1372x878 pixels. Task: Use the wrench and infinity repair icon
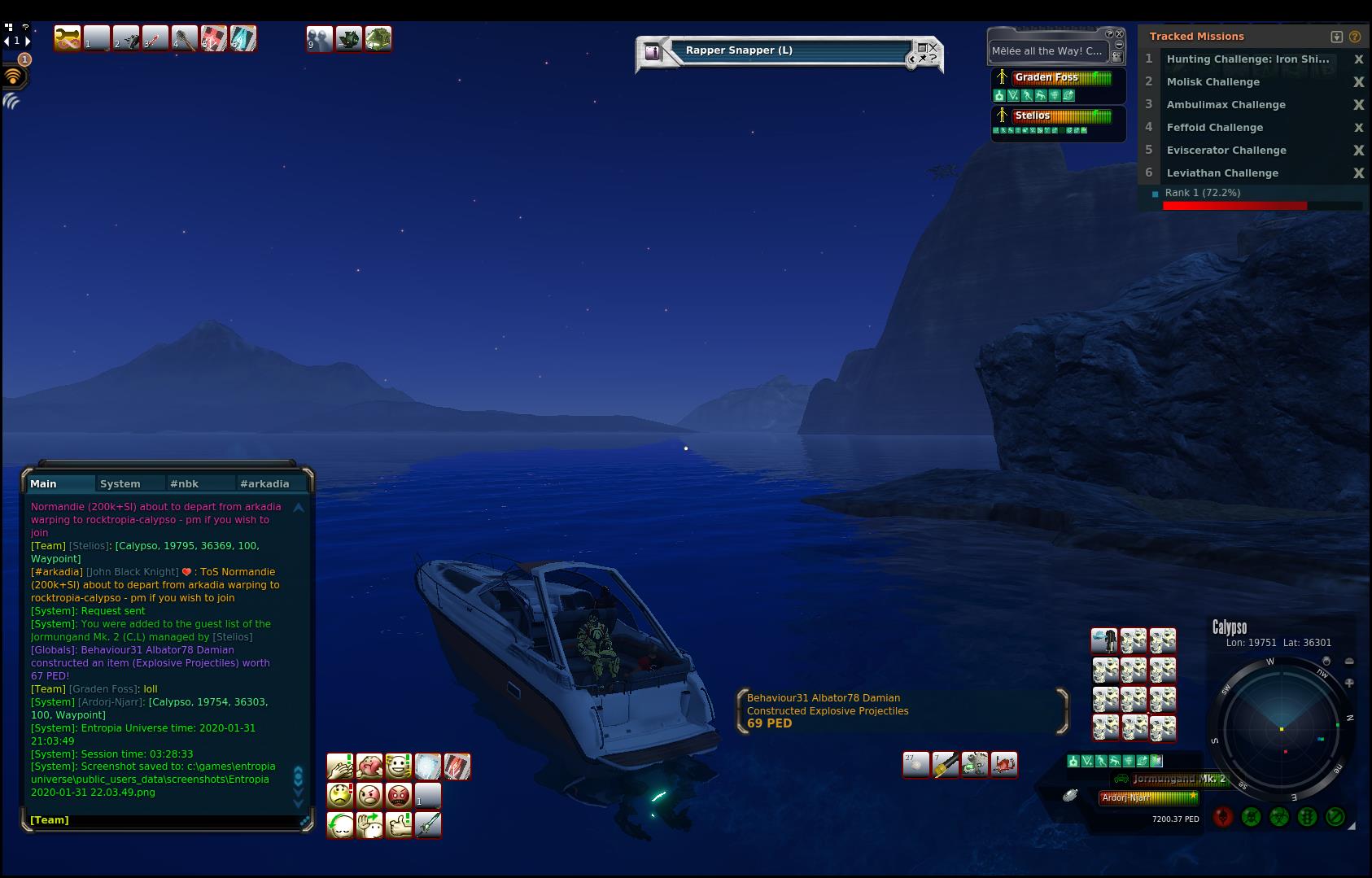pos(68,38)
